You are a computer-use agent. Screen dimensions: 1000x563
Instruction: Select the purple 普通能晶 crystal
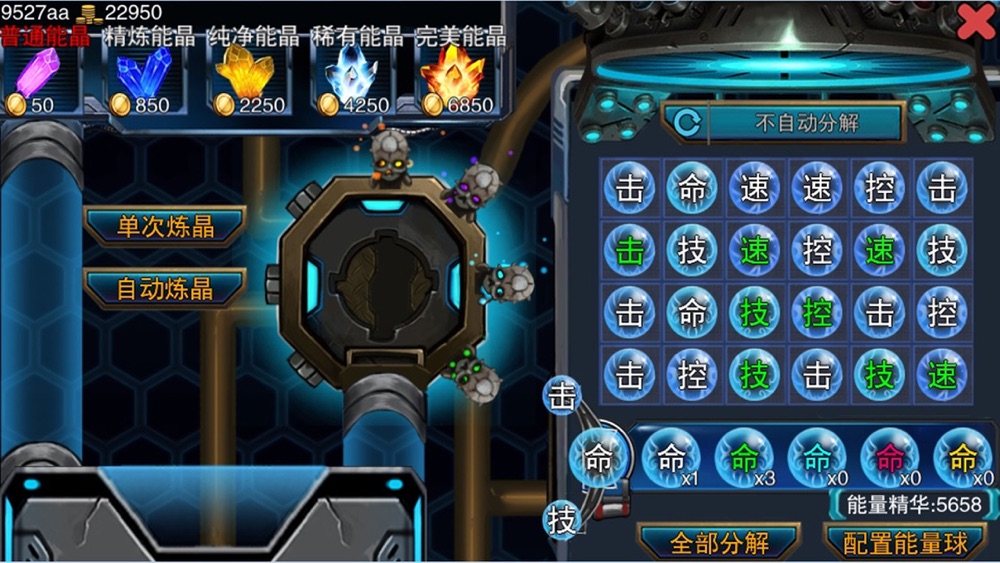coord(37,74)
